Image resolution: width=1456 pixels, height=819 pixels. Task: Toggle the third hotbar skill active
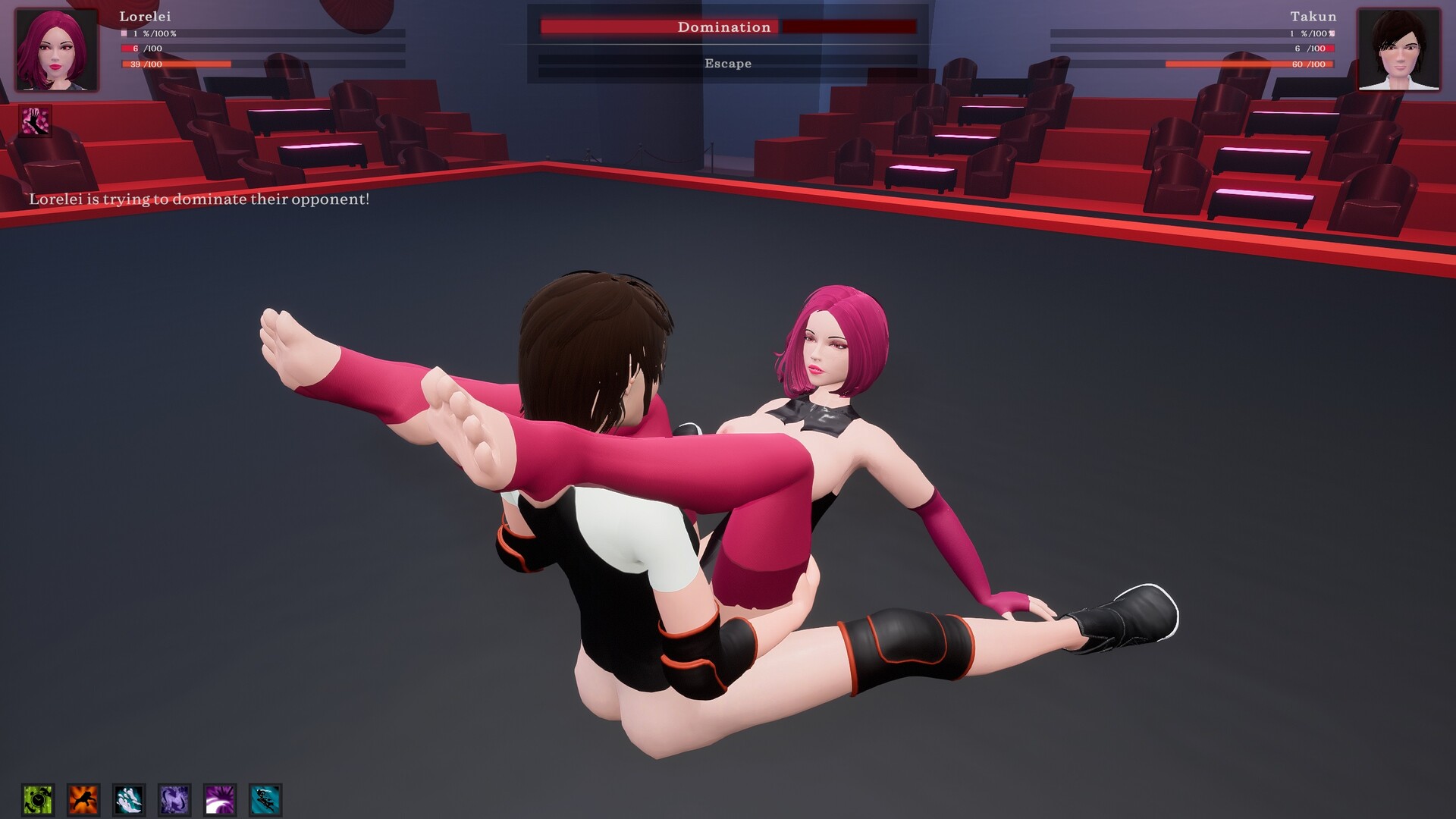(x=129, y=798)
